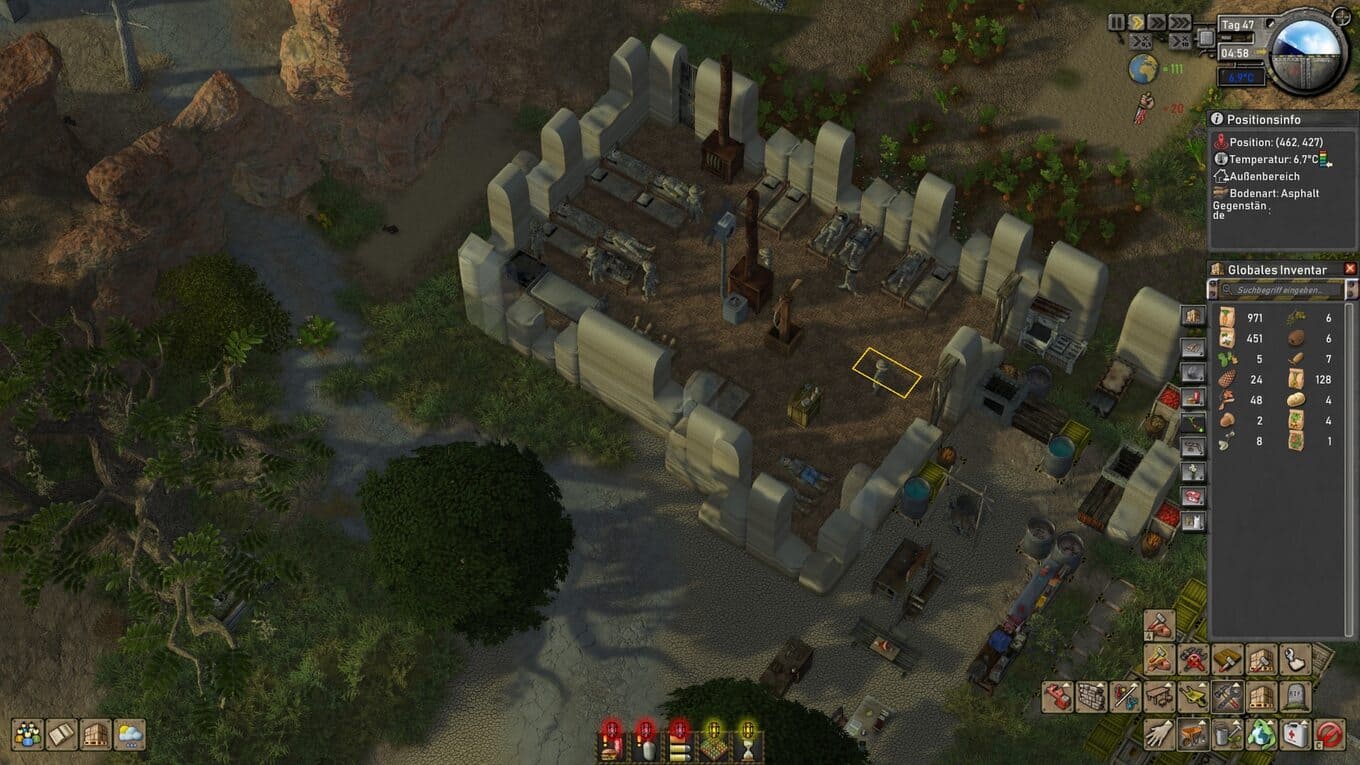
Task: Open the survivors overview icon
Action: pos(27,735)
